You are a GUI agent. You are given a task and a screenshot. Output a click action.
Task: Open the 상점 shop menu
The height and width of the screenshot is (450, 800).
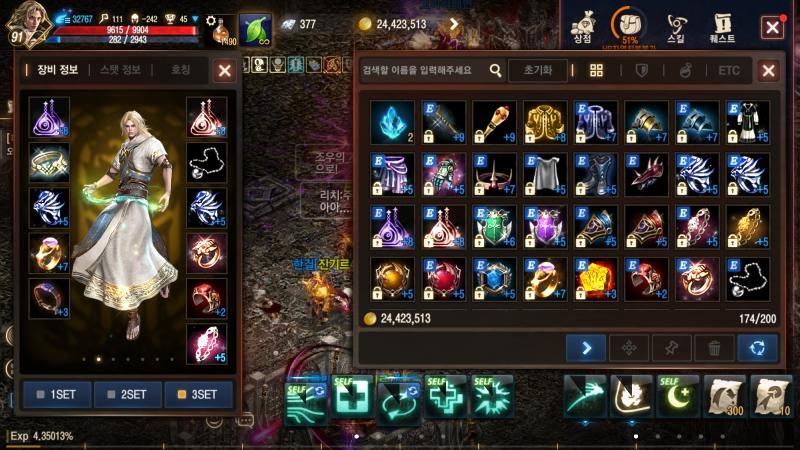pyautogui.click(x=581, y=27)
